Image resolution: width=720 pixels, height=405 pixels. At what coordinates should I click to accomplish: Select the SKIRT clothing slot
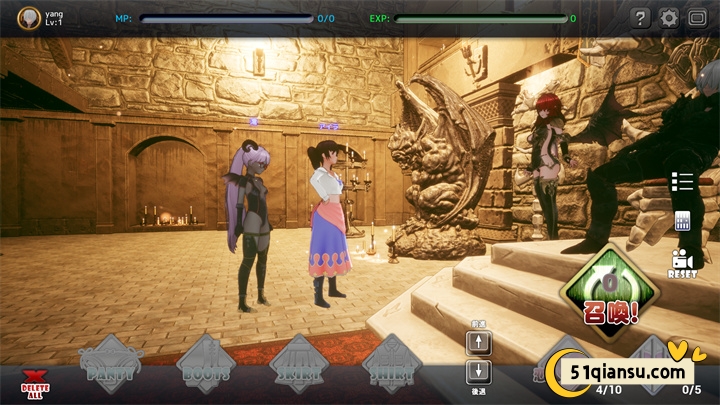click(300, 365)
